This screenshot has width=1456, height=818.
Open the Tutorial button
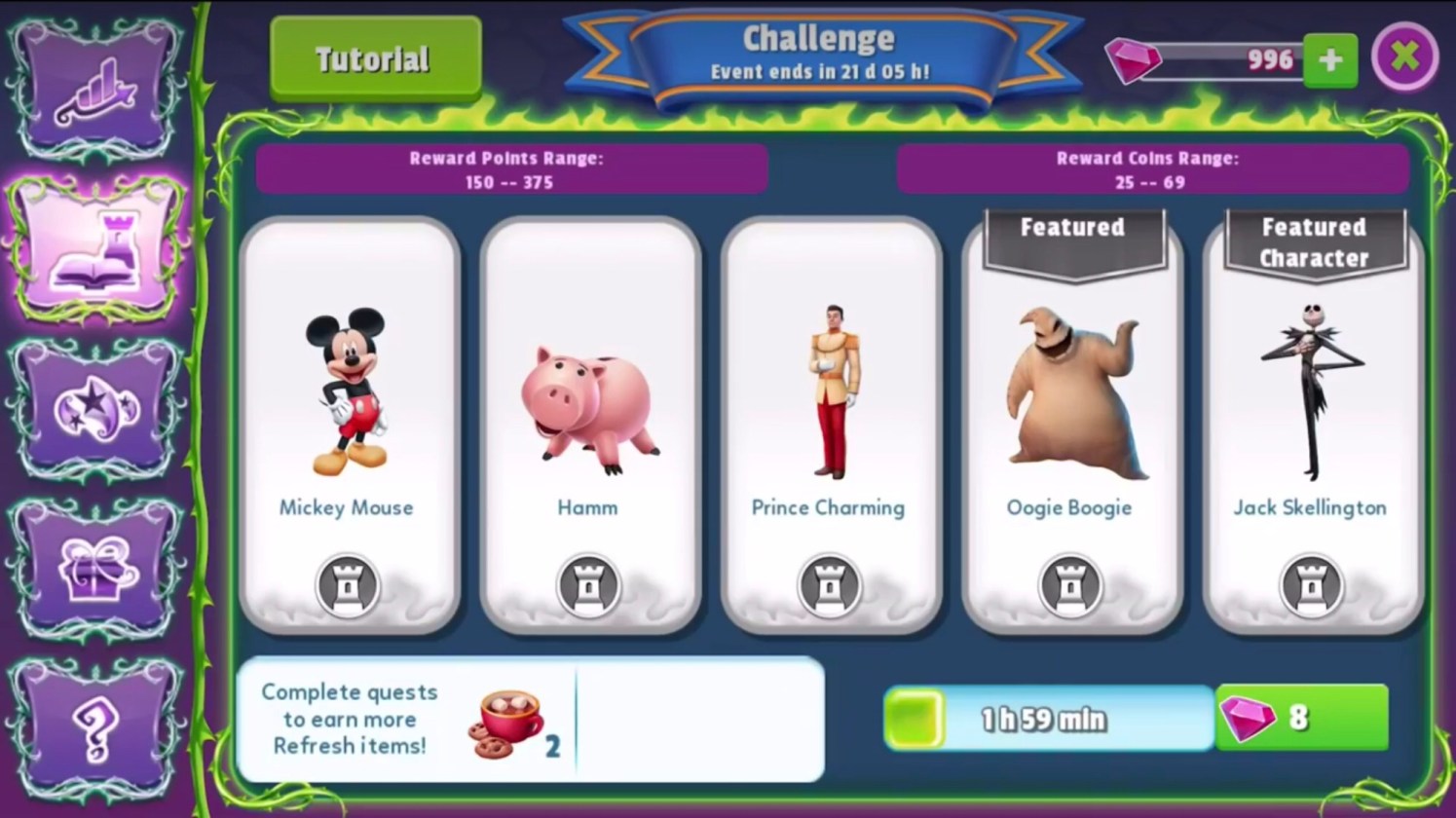(x=375, y=59)
